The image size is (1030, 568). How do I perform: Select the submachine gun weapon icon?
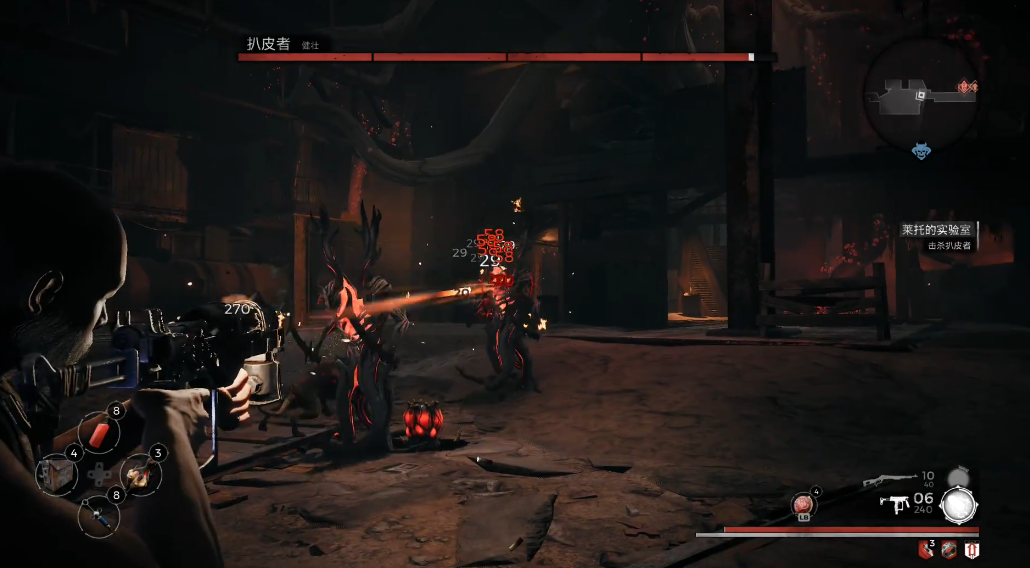tap(894, 505)
